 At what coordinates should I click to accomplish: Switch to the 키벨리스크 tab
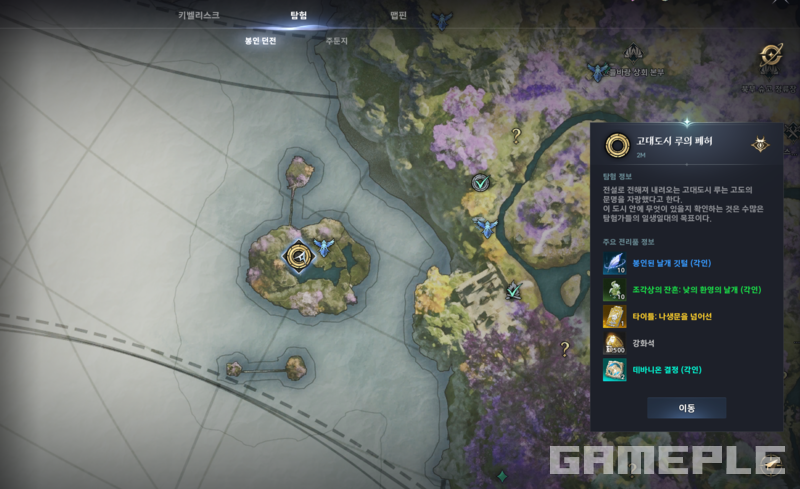coord(198,16)
